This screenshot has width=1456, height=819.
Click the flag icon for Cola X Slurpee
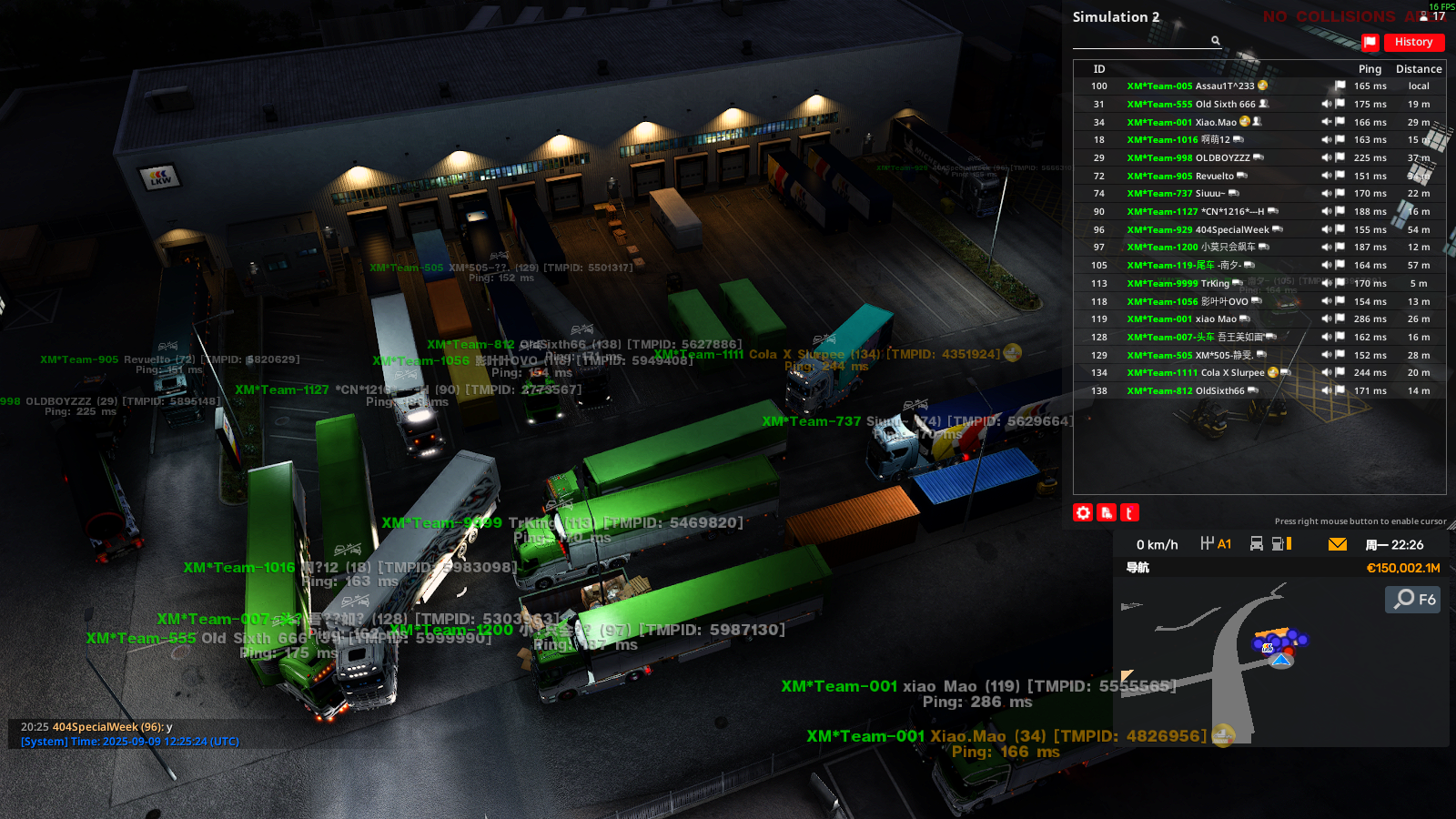tap(1340, 373)
